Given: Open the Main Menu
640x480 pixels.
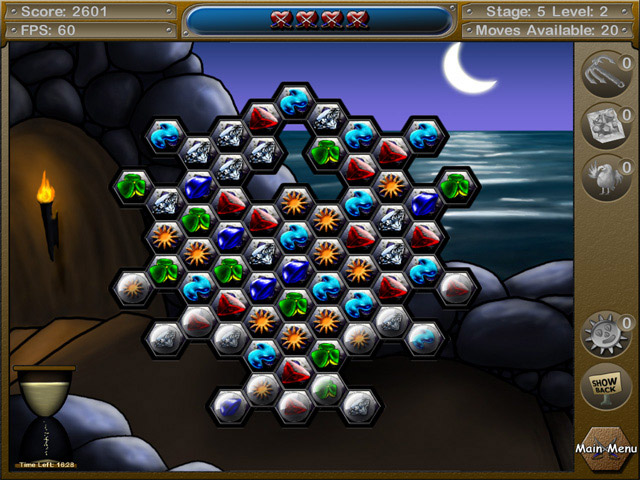Looking at the screenshot, I should tap(605, 449).
